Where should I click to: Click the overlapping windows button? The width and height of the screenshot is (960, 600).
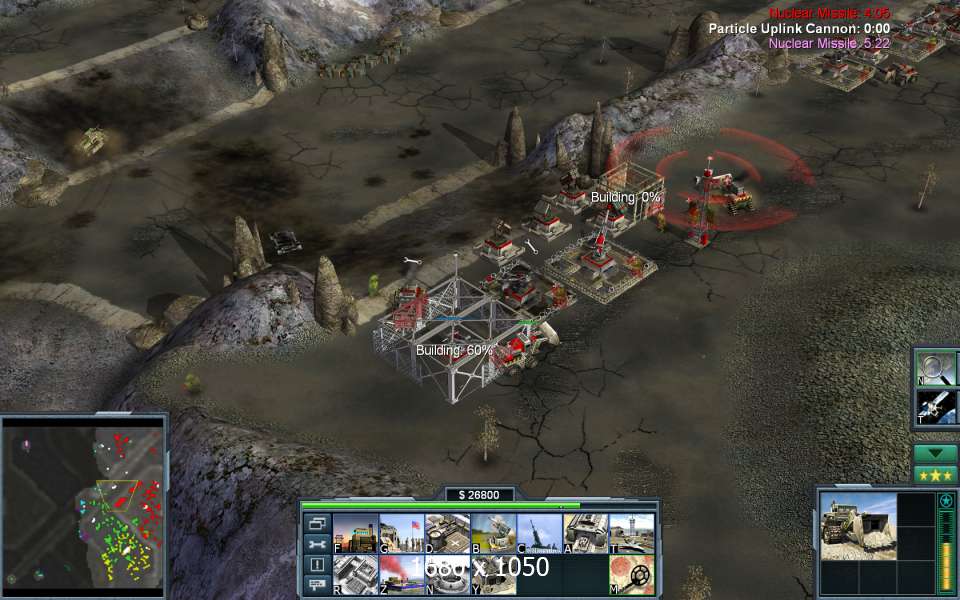(x=317, y=523)
